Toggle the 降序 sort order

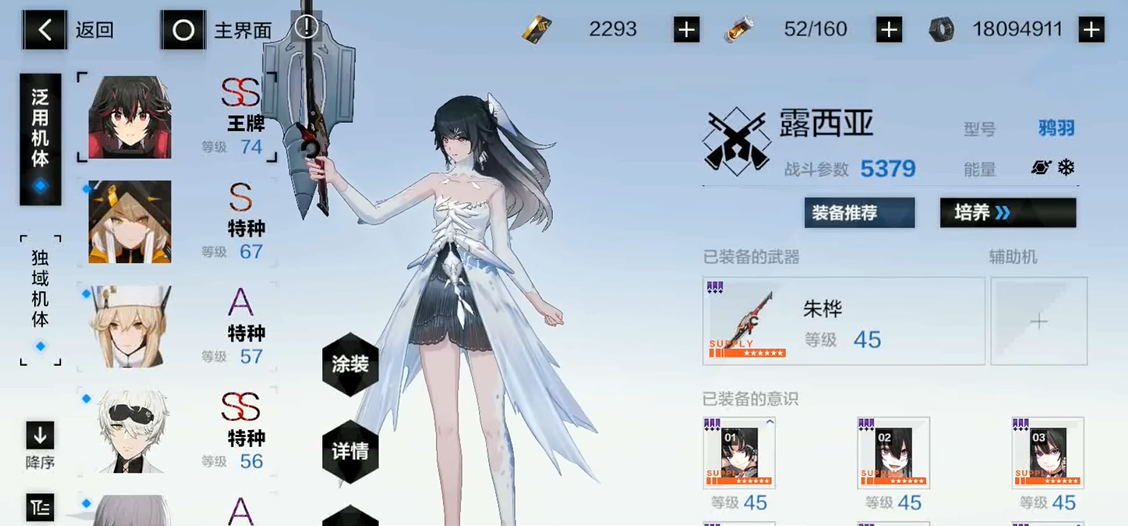[40, 445]
